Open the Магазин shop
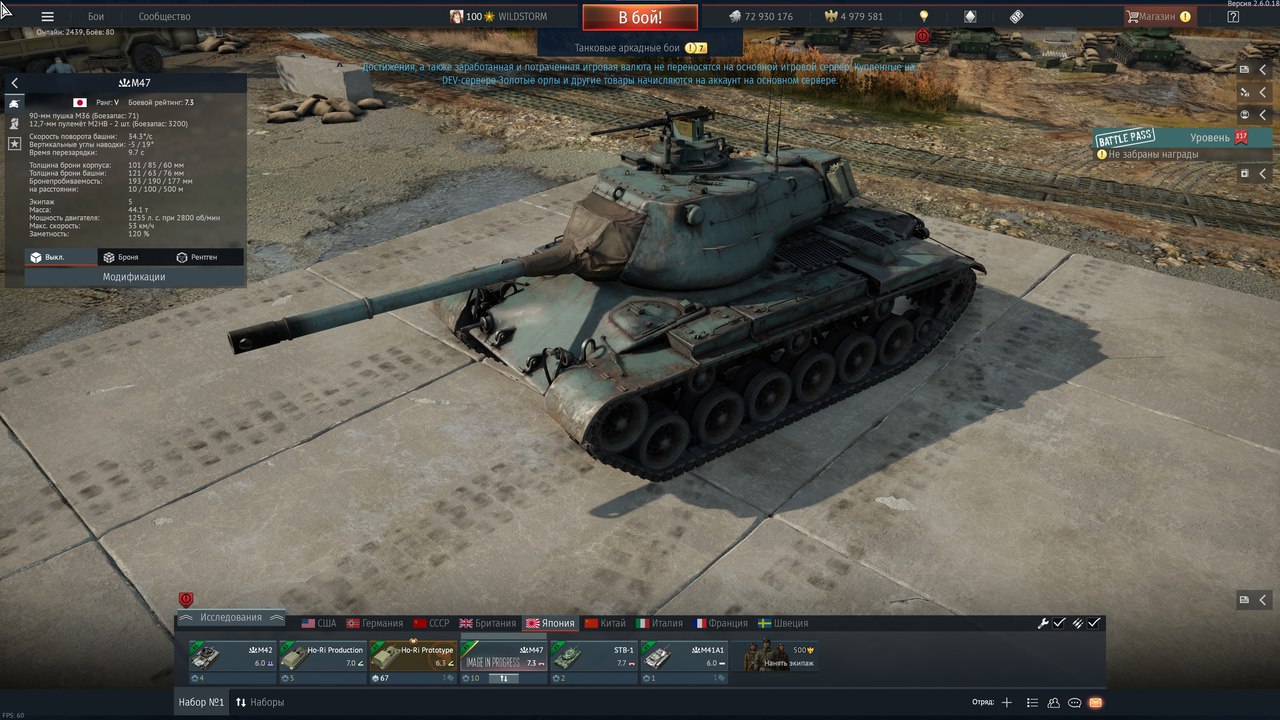 point(1157,17)
